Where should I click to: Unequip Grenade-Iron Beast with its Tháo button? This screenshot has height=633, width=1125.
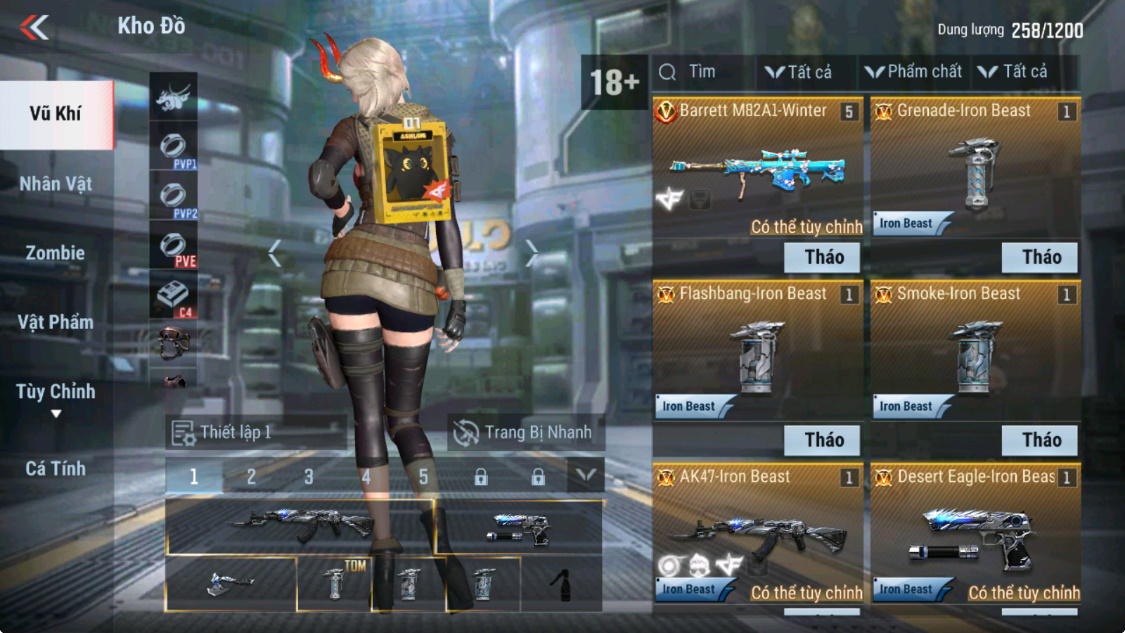click(x=1040, y=257)
